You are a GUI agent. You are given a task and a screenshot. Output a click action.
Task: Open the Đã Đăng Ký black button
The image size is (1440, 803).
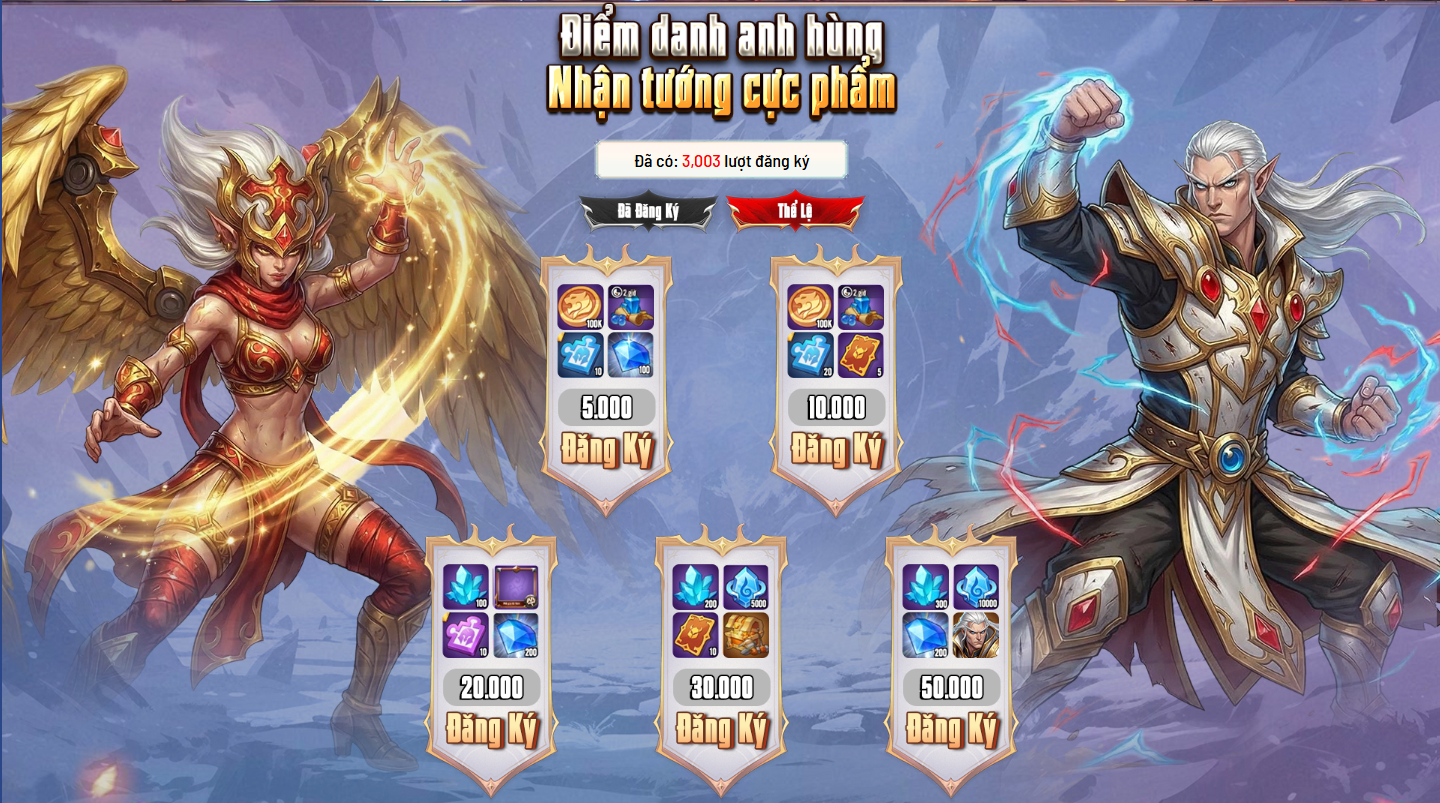[x=648, y=211]
